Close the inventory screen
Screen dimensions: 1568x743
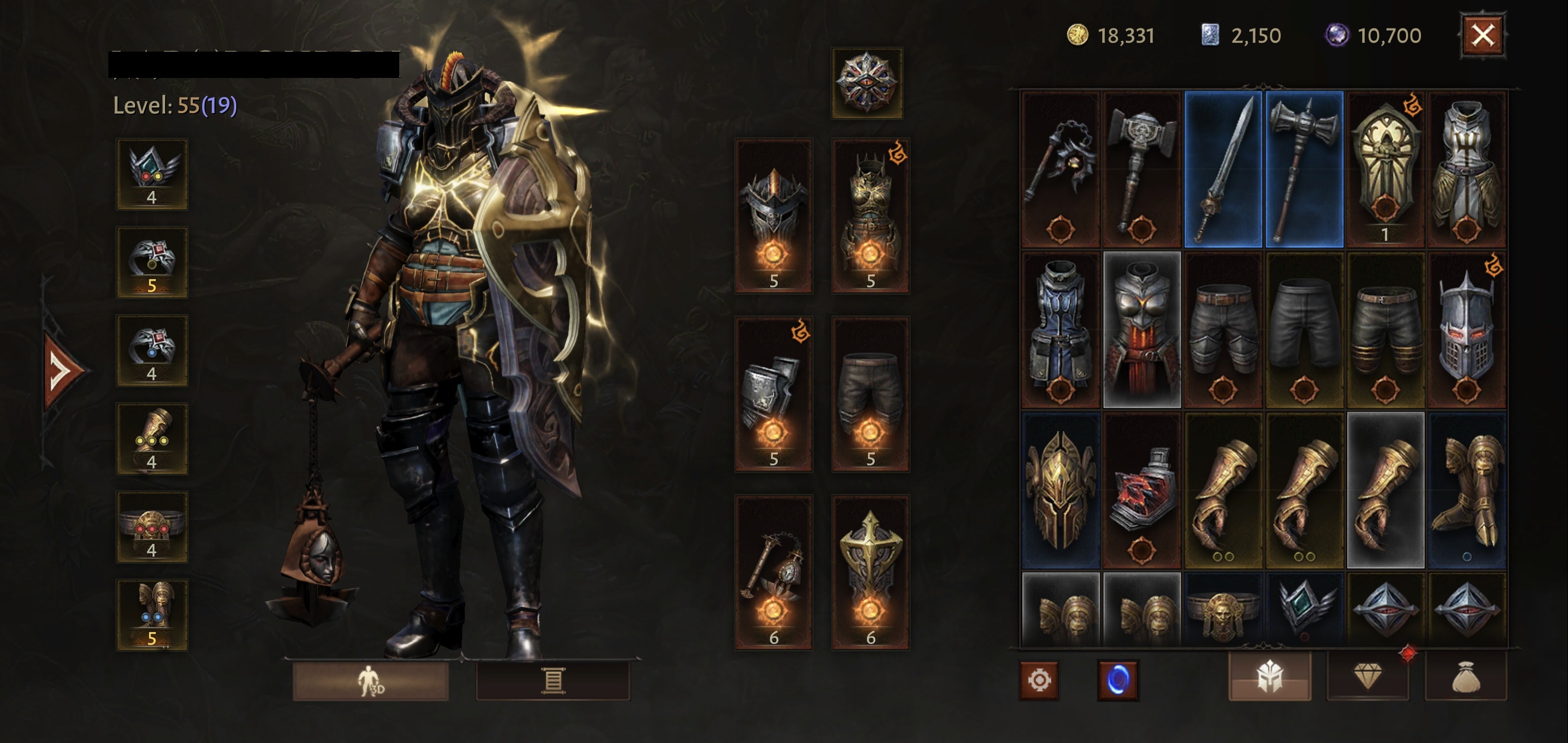point(1482,35)
